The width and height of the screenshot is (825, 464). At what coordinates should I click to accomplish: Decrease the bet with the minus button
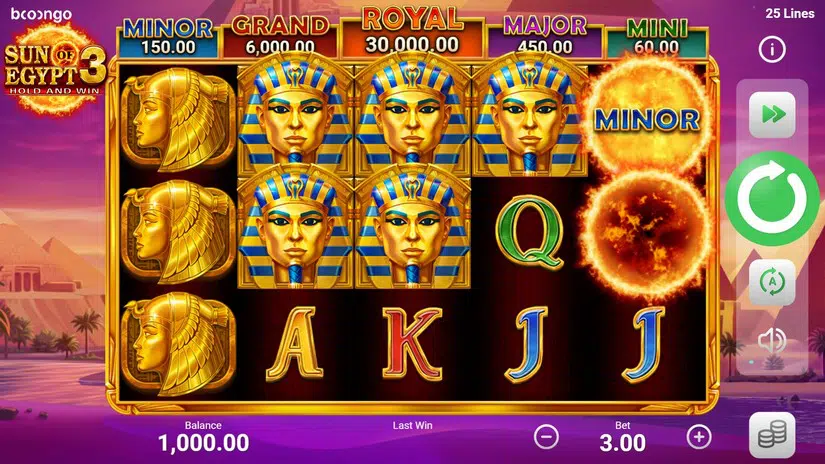[546, 436]
